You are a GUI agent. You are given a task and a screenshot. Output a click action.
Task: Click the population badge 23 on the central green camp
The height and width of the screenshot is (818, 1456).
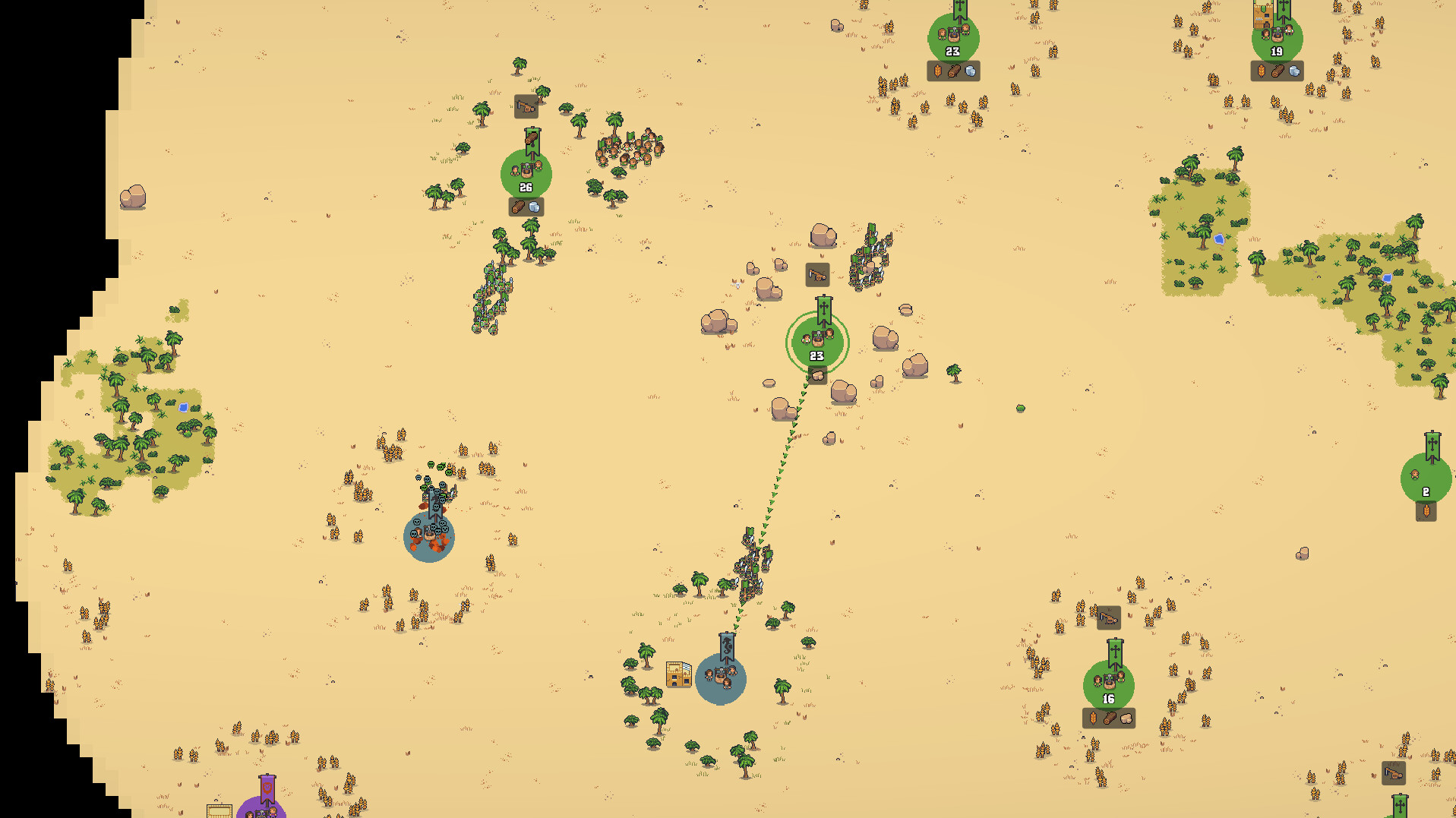click(816, 355)
